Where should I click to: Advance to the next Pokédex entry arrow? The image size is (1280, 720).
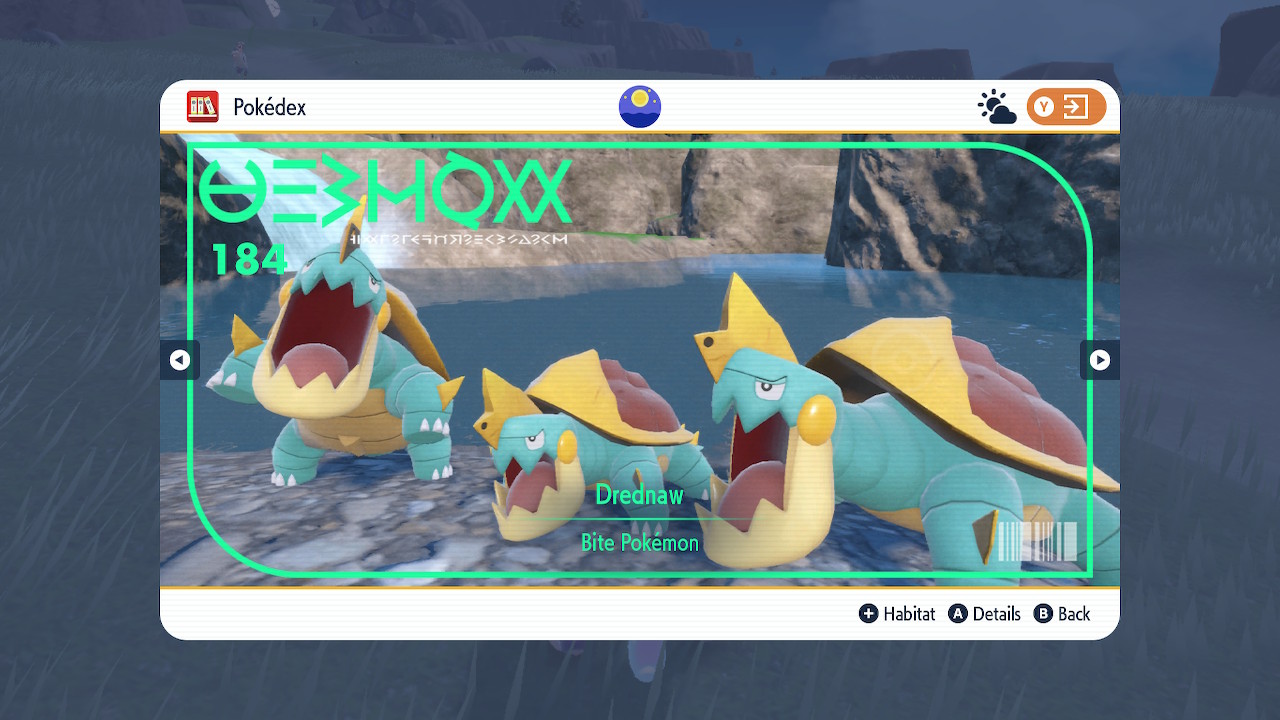pyautogui.click(x=1099, y=360)
